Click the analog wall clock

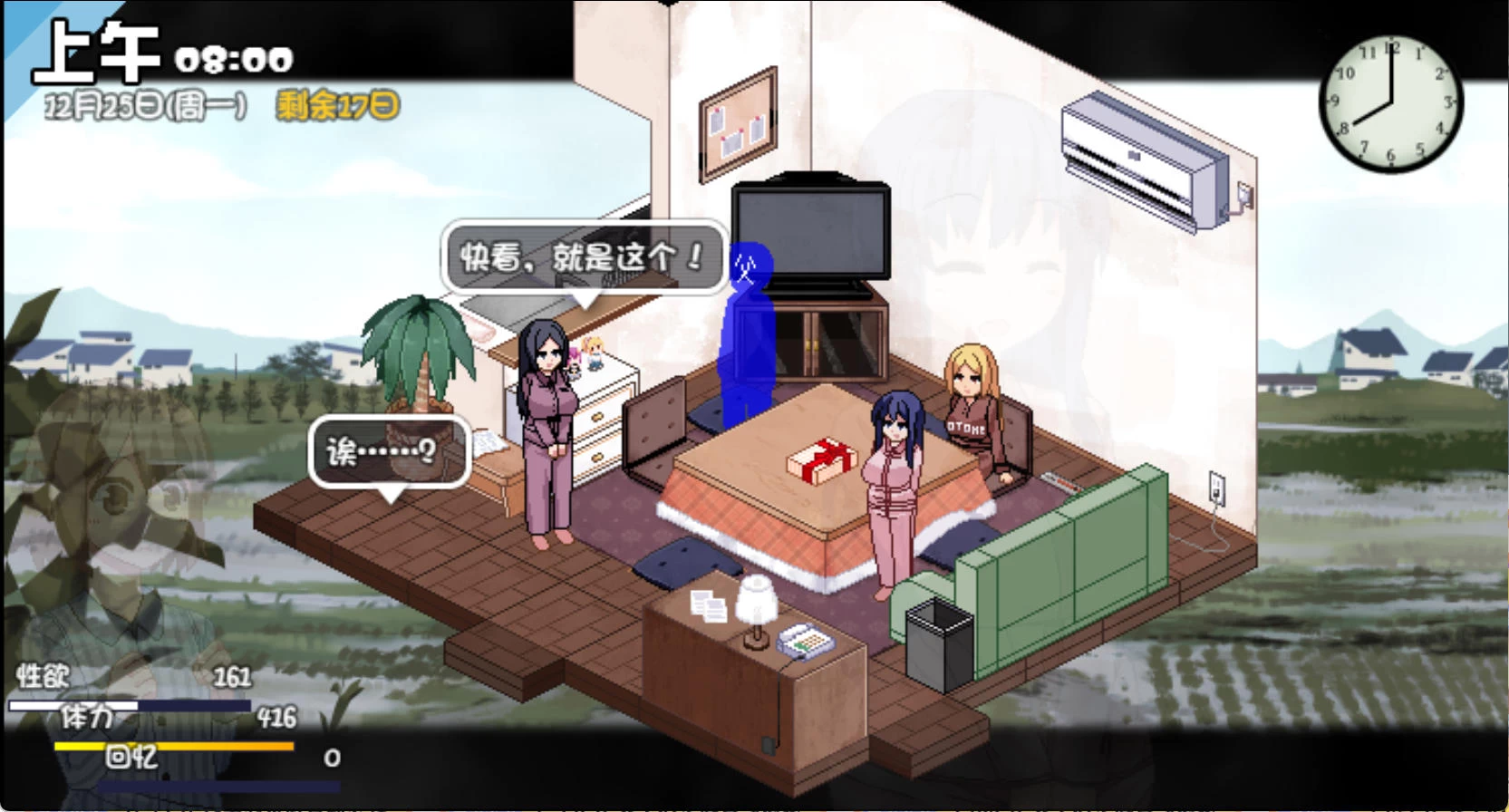click(x=1389, y=104)
